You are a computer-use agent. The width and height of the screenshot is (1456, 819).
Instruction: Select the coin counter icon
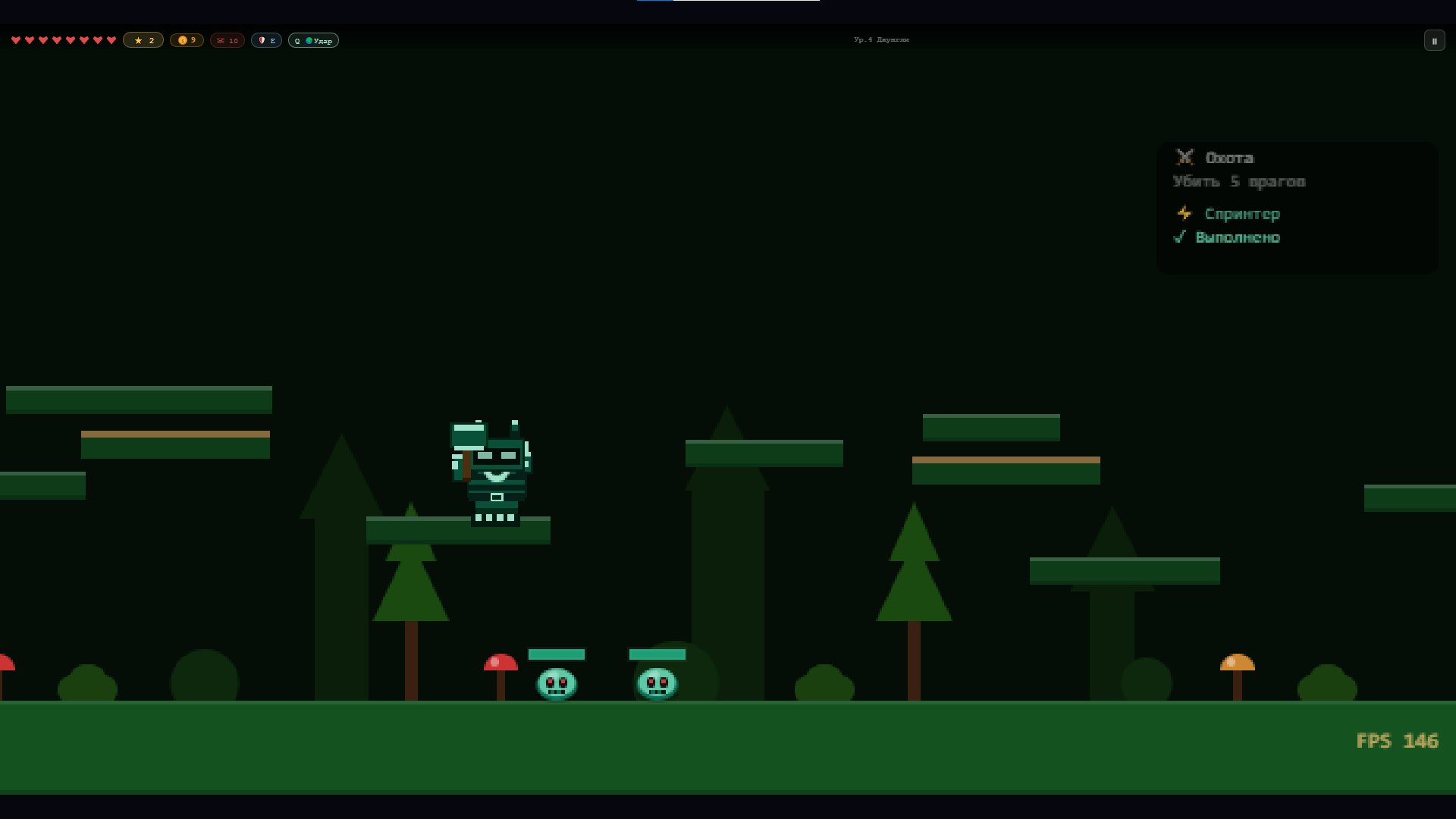click(x=183, y=40)
